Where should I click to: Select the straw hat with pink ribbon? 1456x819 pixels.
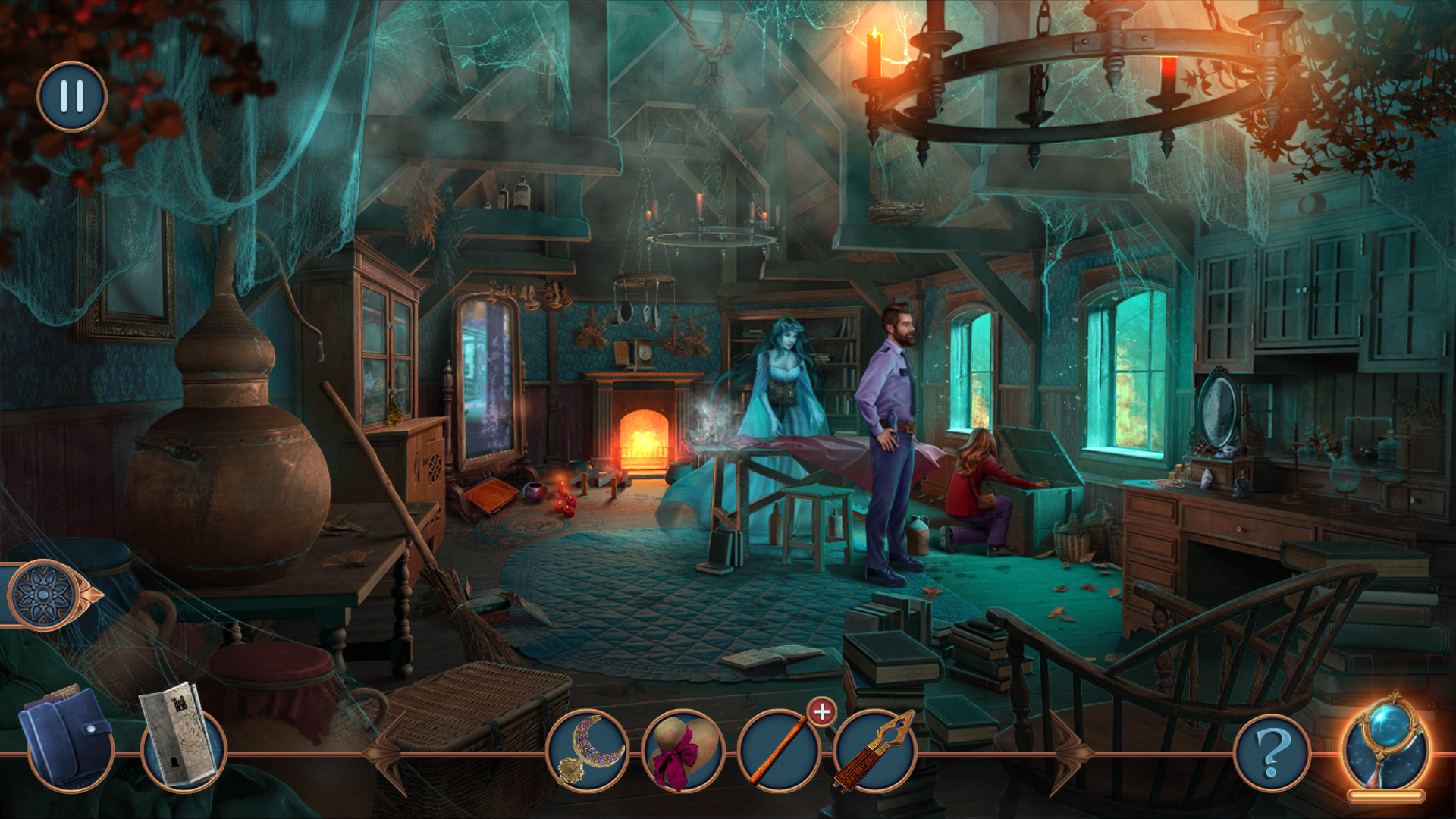click(682, 750)
